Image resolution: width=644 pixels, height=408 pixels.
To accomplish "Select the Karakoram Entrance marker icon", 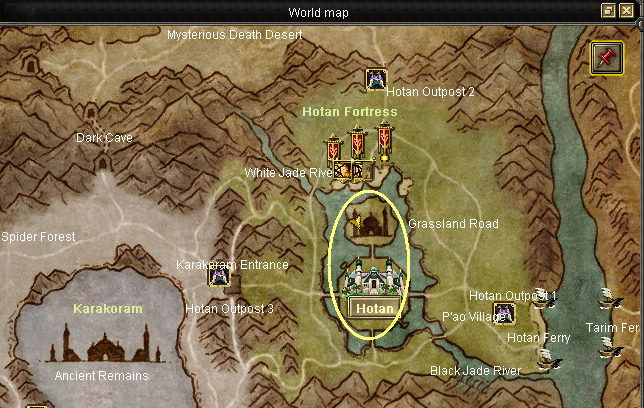I will click(x=219, y=274).
